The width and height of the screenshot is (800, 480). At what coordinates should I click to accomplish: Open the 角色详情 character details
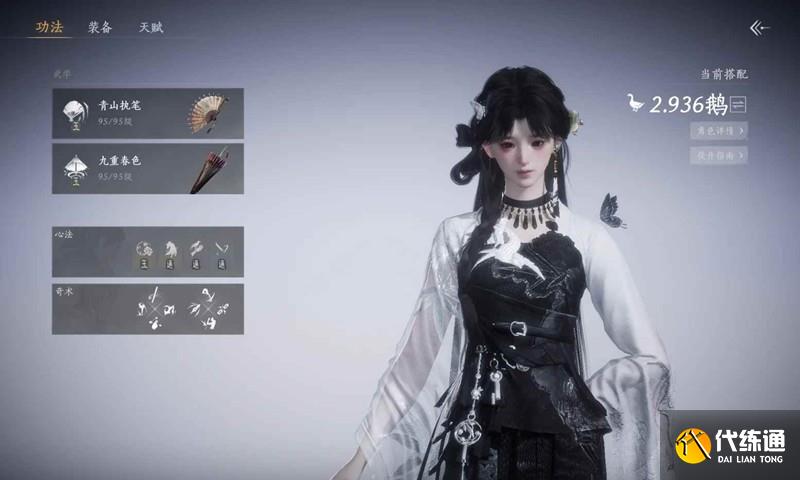click(x=718, y=130)
